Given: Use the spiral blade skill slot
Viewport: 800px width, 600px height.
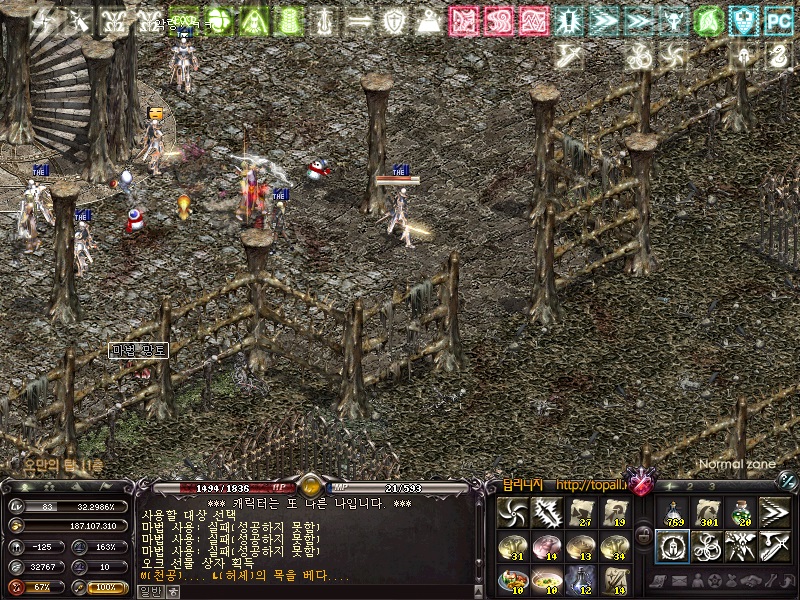Looking at the screenshot, I should pyautogui.click(x=512, y=511).
